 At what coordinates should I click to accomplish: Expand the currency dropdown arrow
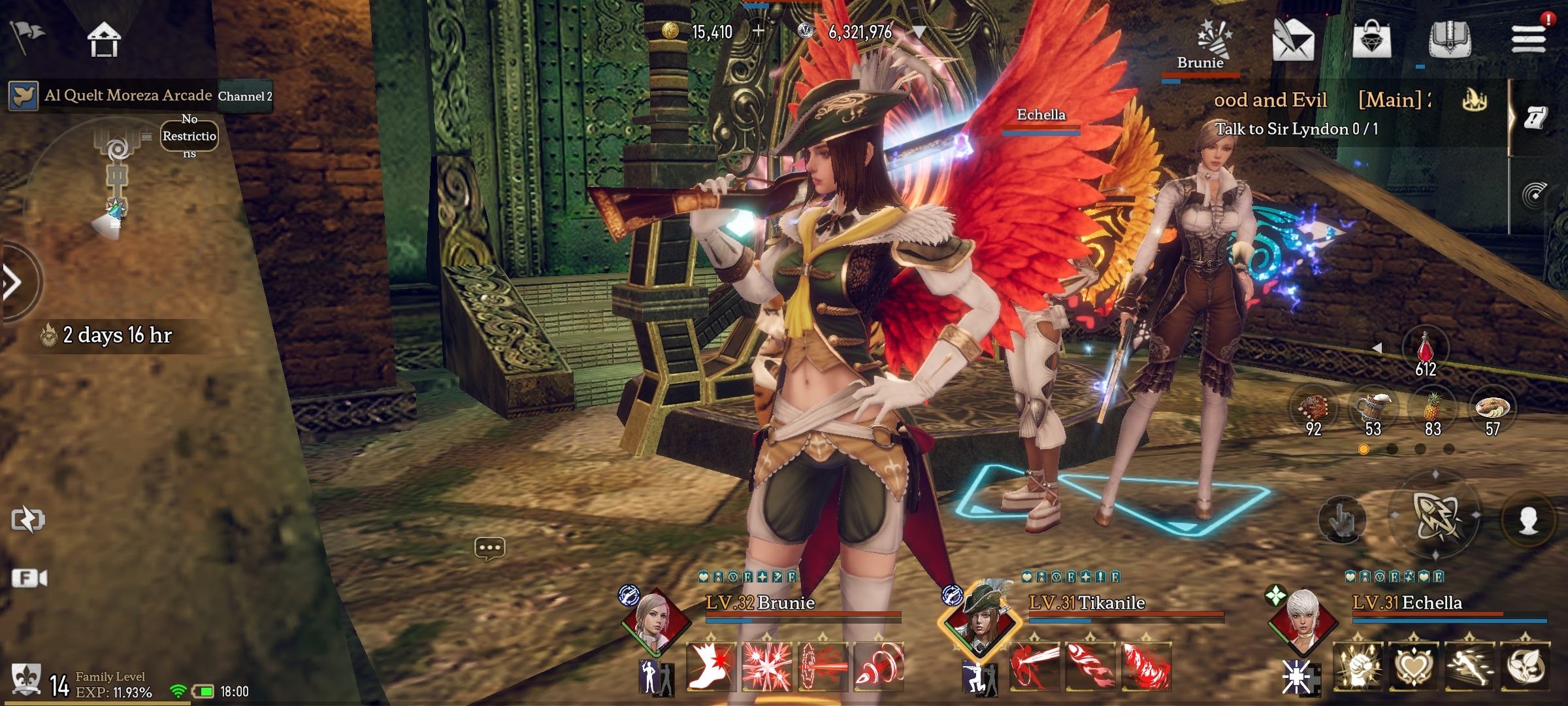[x=919, y=31]
